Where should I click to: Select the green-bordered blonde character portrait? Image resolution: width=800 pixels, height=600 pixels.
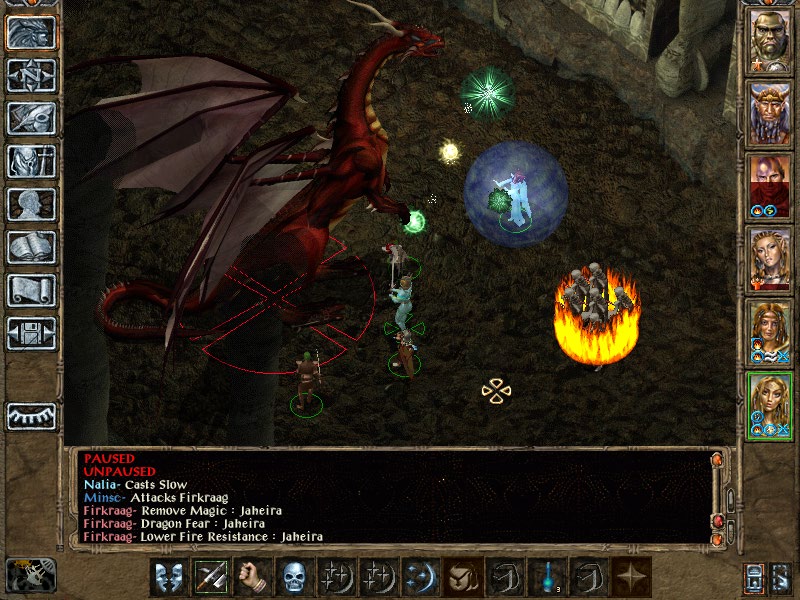point(770,406)
